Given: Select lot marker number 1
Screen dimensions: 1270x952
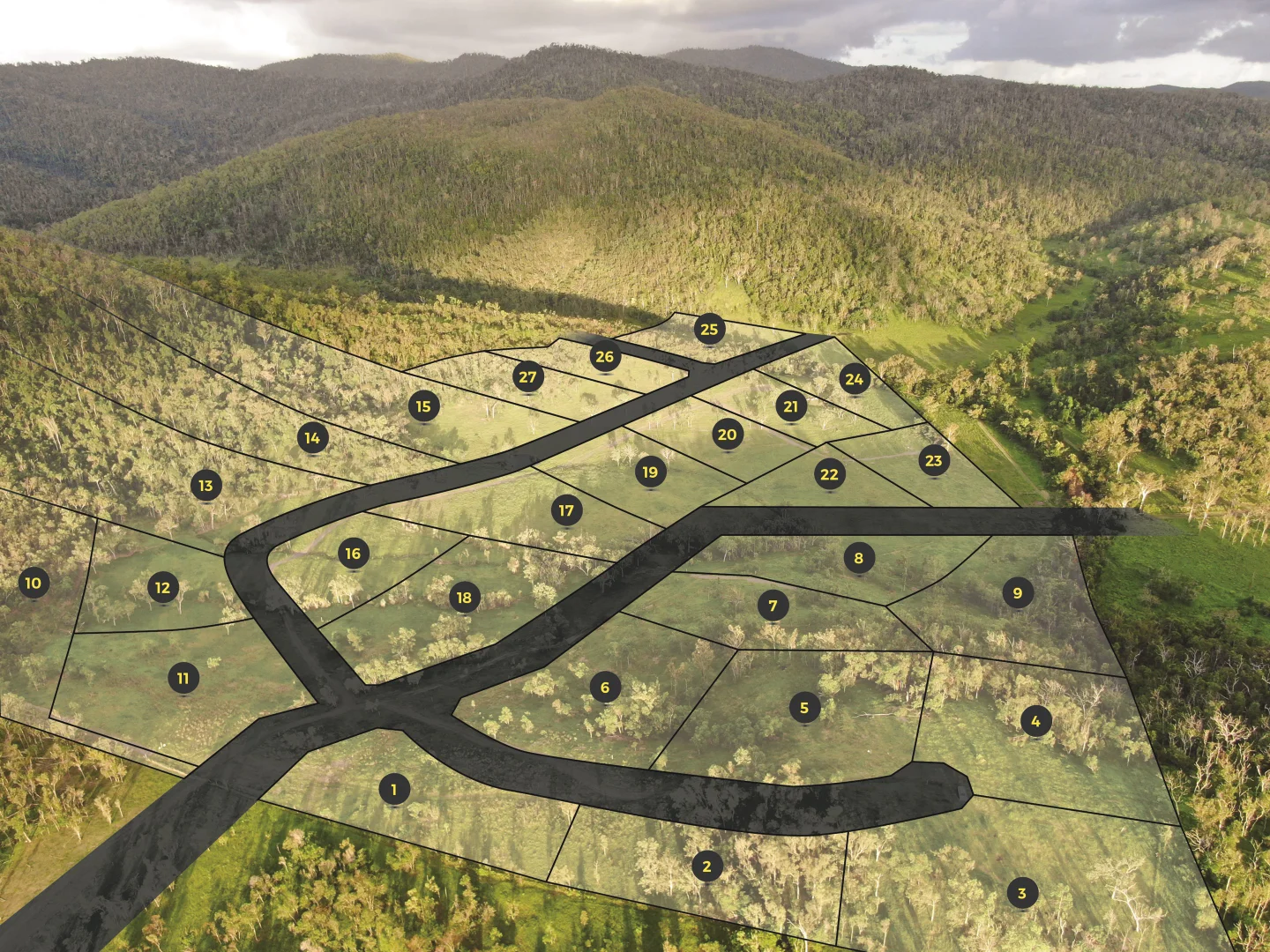Looking at the screenshot, I should (394, 789).
